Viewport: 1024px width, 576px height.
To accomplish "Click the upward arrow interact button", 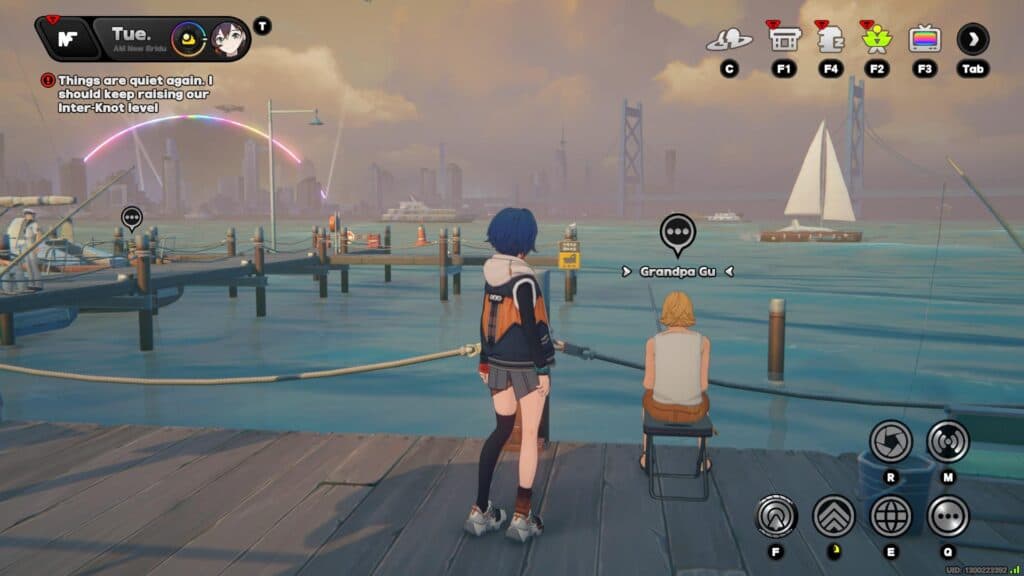I will [776, 516].
